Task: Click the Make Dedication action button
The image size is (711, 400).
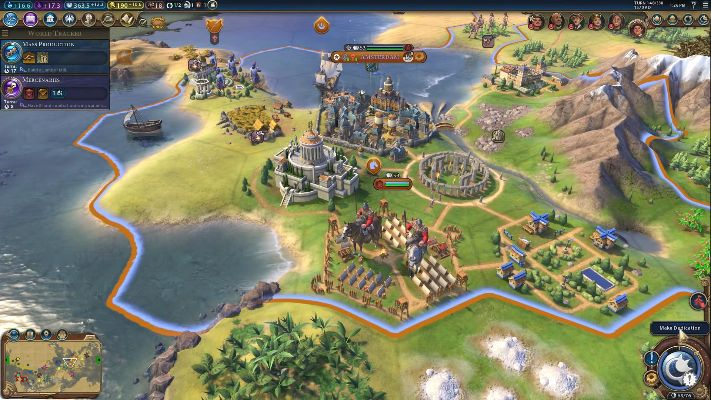Action: [679, 365]
